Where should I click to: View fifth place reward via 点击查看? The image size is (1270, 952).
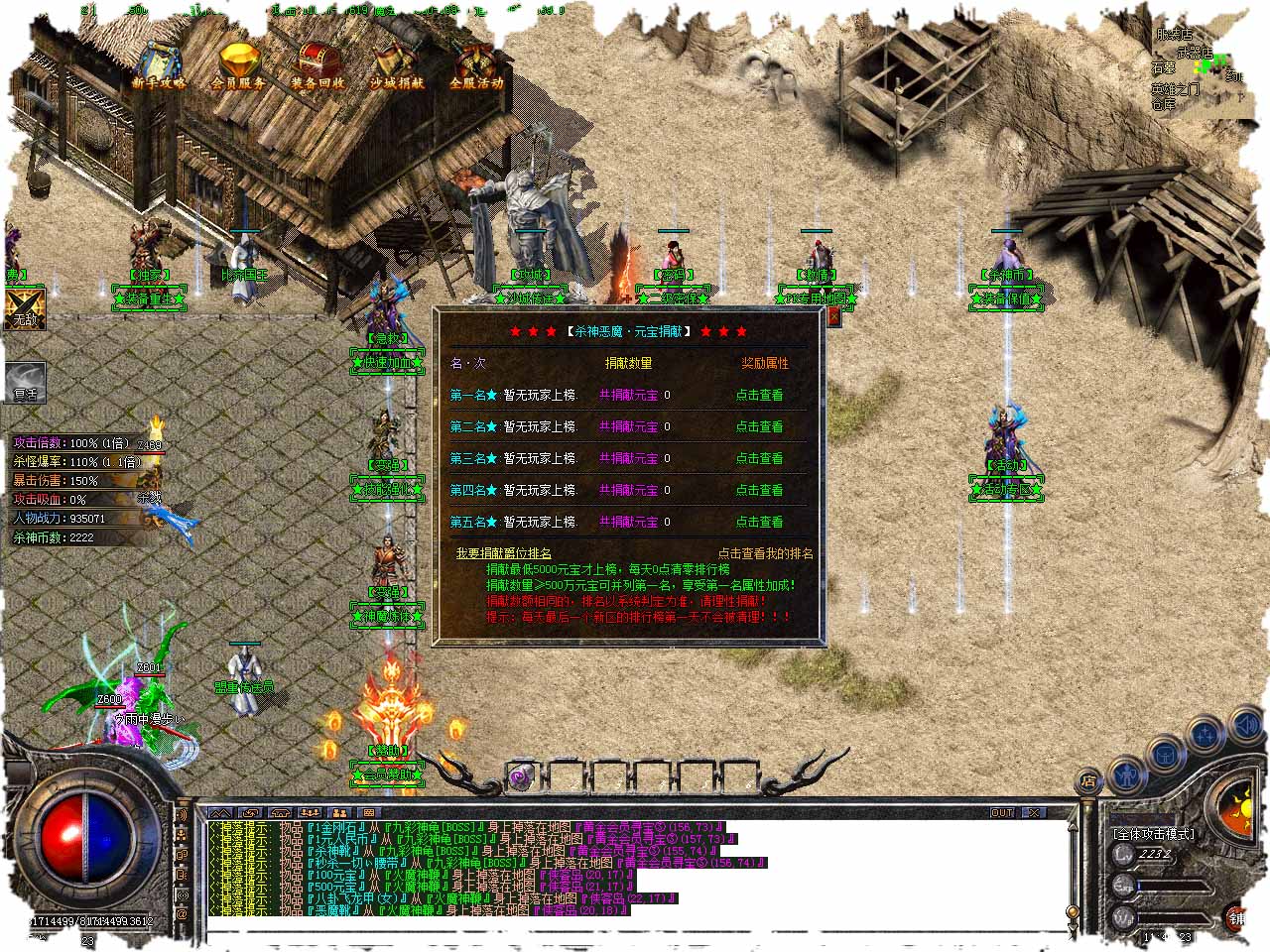coord(759,522)
